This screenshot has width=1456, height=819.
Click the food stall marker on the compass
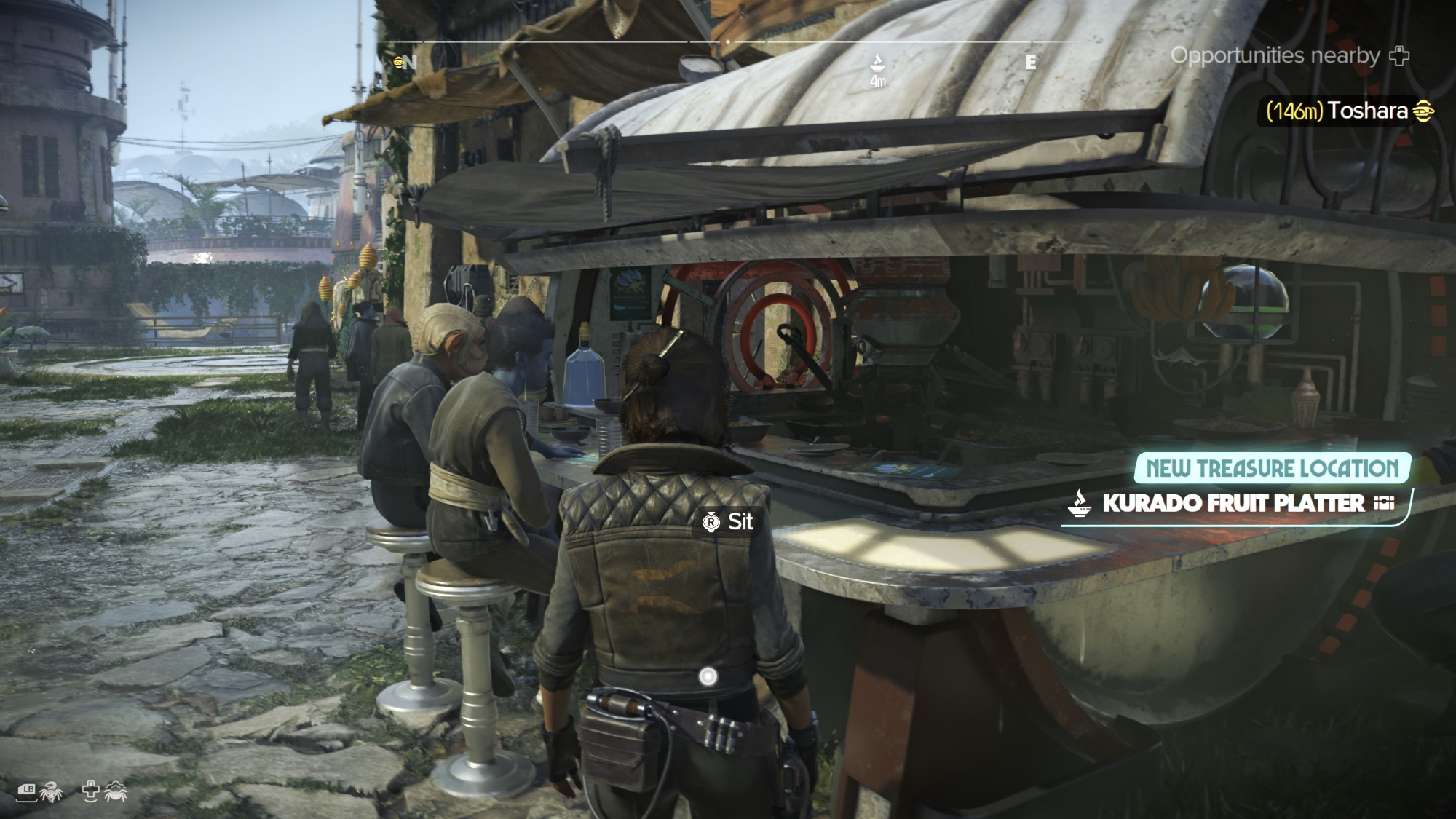click(877, 63)
